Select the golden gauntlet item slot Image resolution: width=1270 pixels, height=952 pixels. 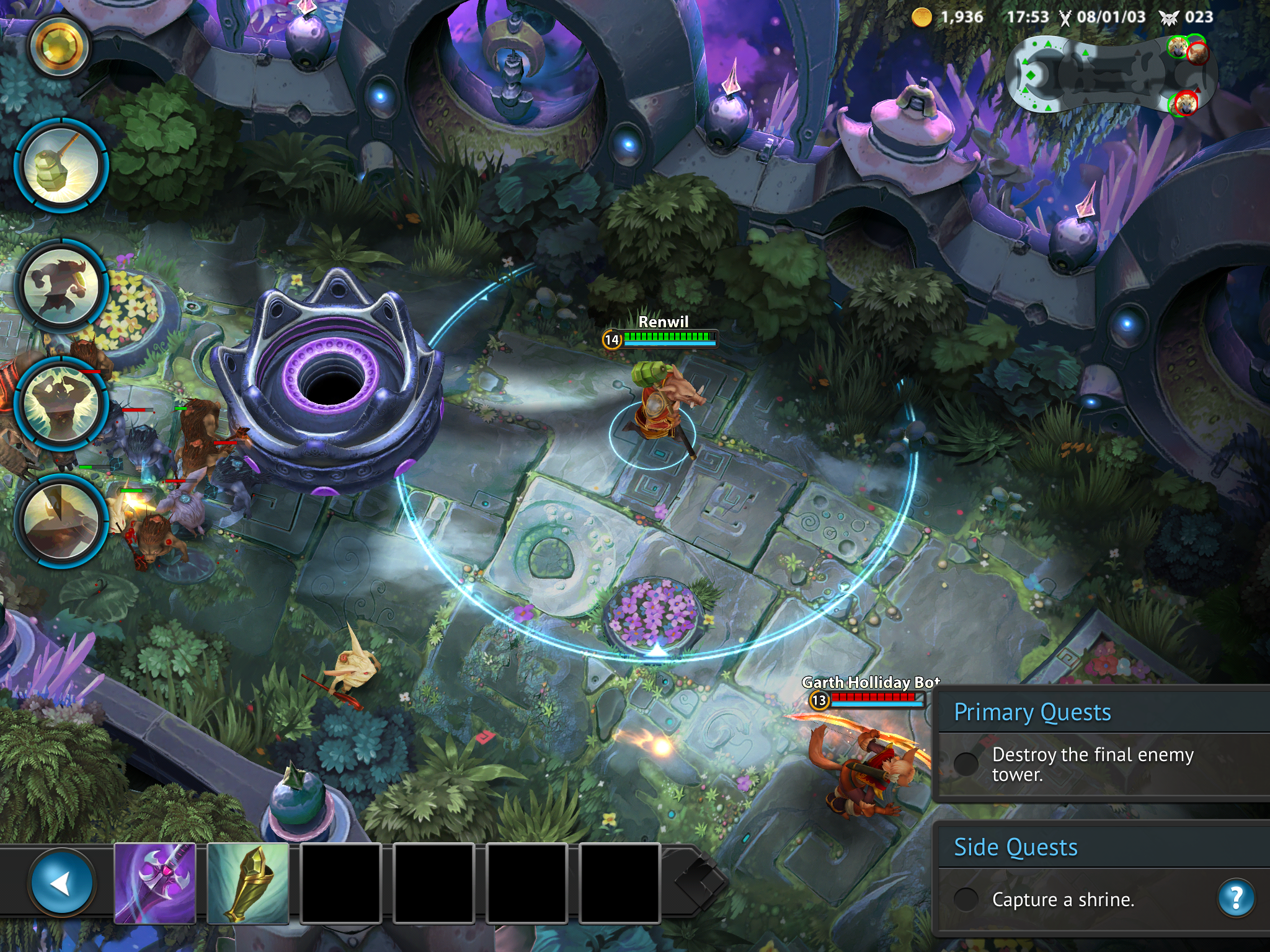(x=248, y=883)
